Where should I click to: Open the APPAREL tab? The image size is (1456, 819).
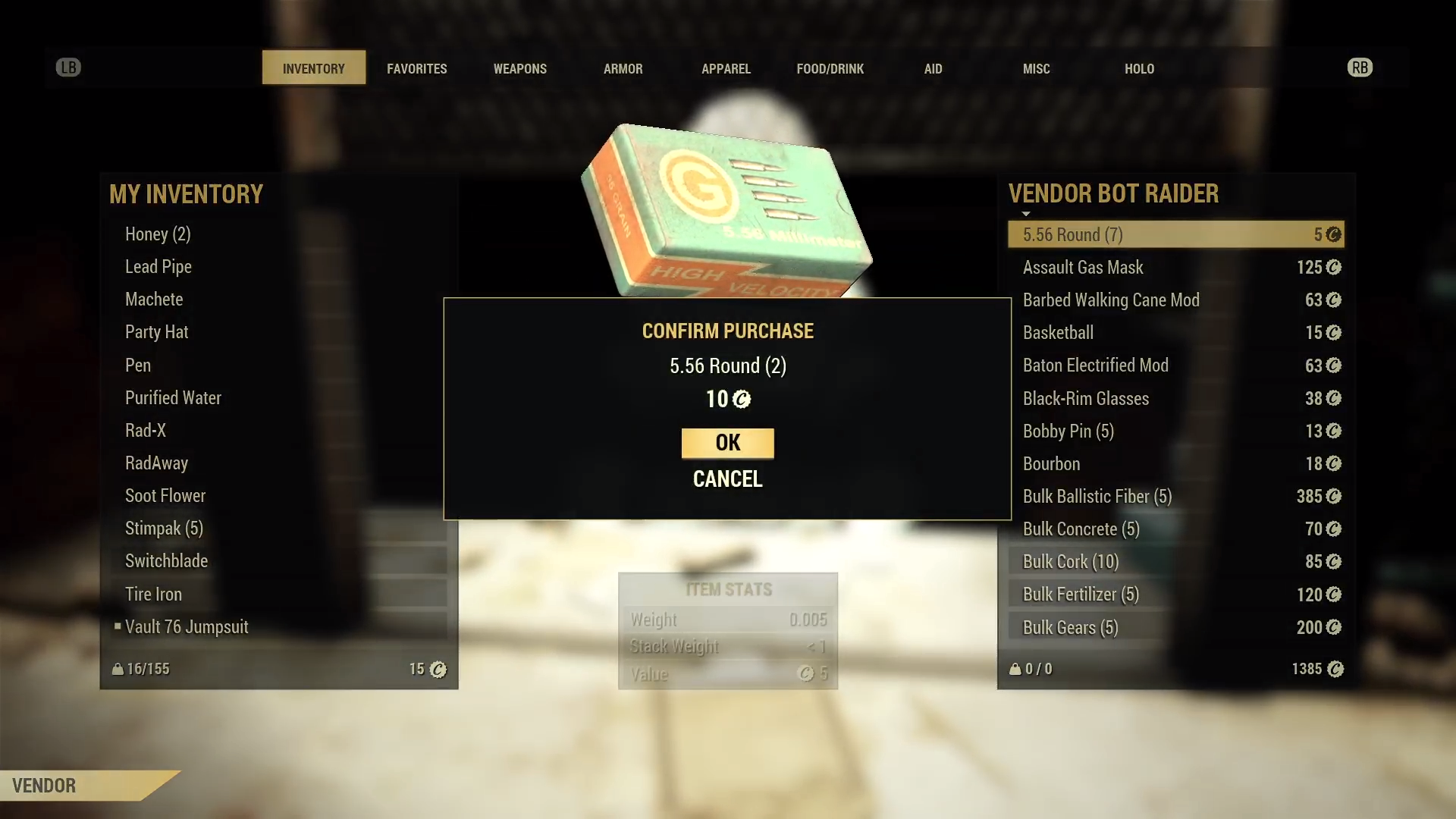(x=726, y=68)
